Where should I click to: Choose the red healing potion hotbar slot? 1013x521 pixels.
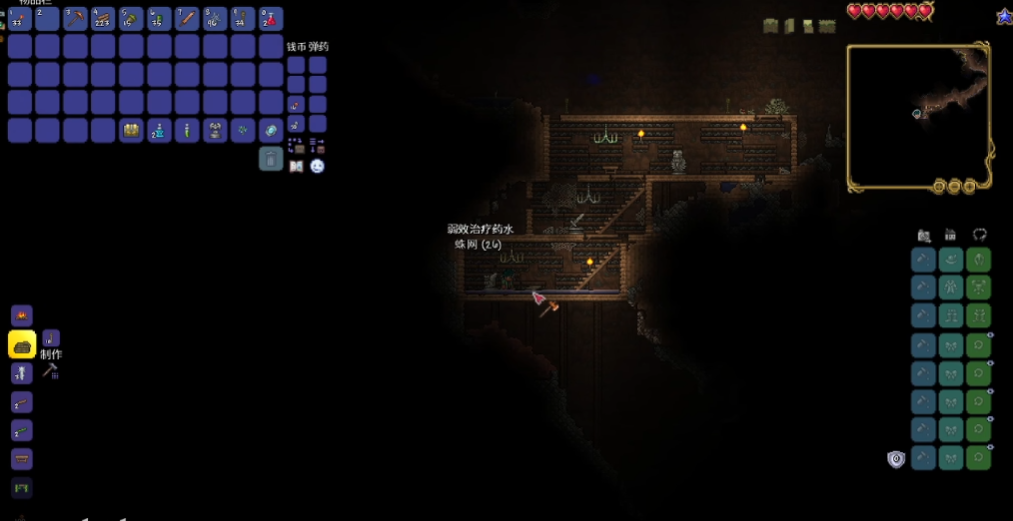click(271, 18)
